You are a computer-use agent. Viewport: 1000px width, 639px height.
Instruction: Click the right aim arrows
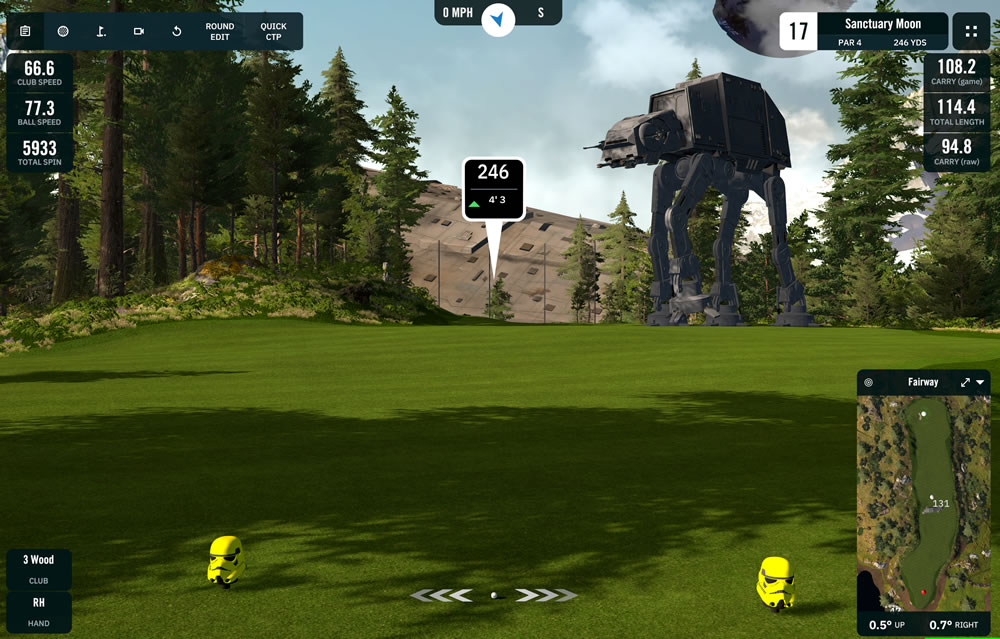click(546, 596)
